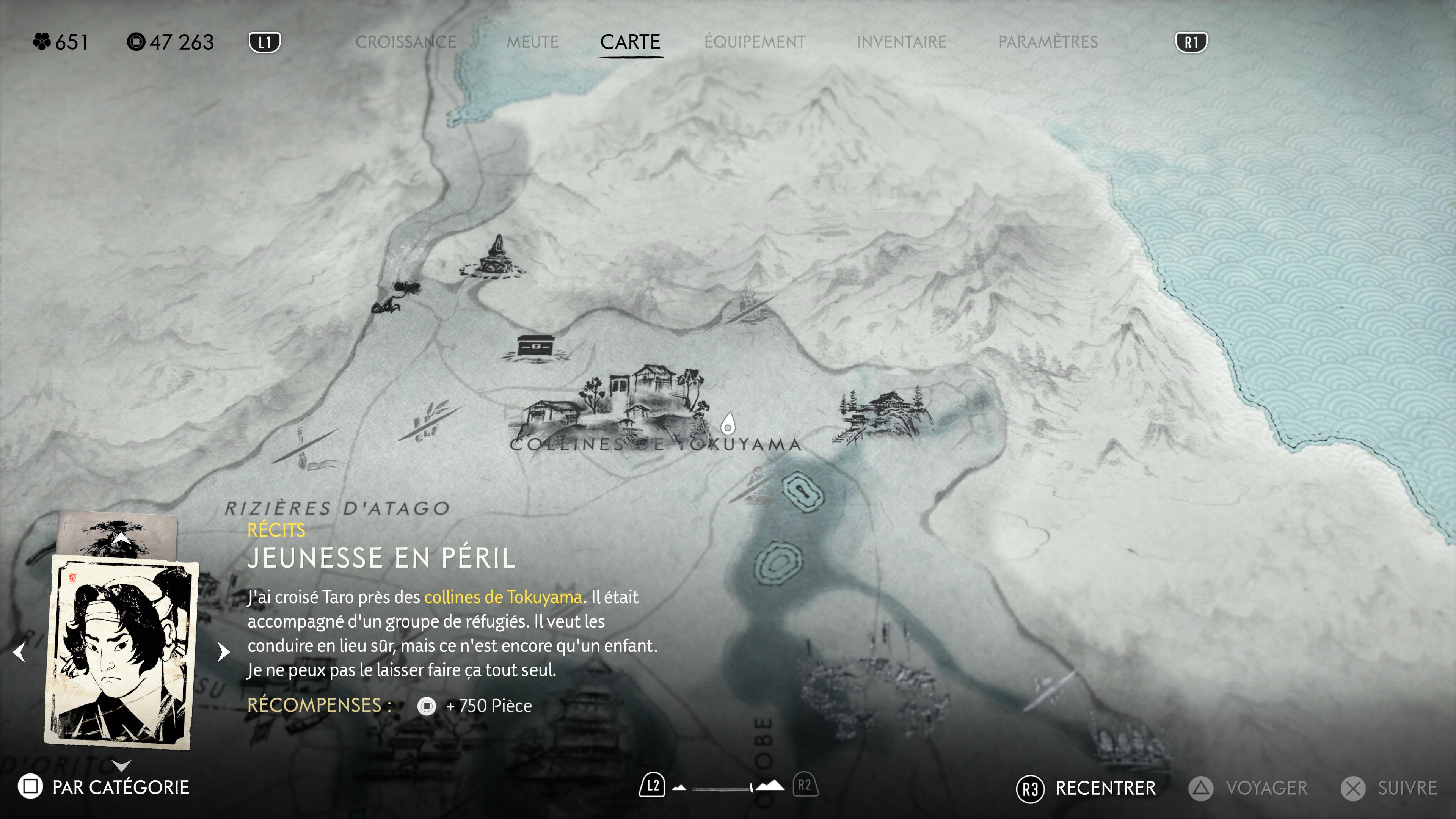Sort tales using Par Catégorie
This screenshot has width=1456, height=819.
104,787
